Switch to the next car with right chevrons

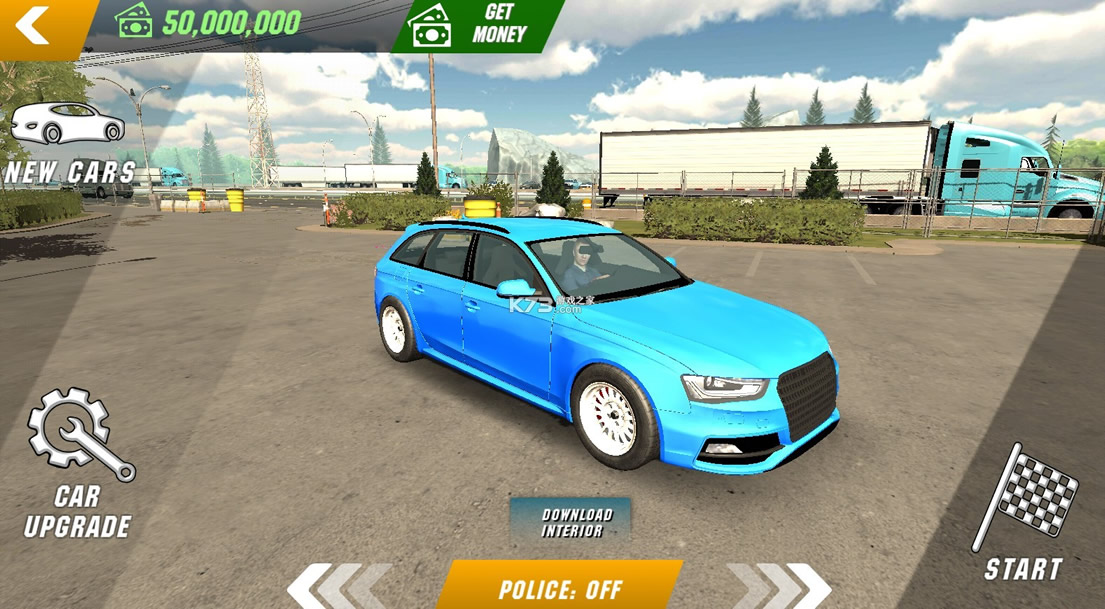[x=780, y=586]
